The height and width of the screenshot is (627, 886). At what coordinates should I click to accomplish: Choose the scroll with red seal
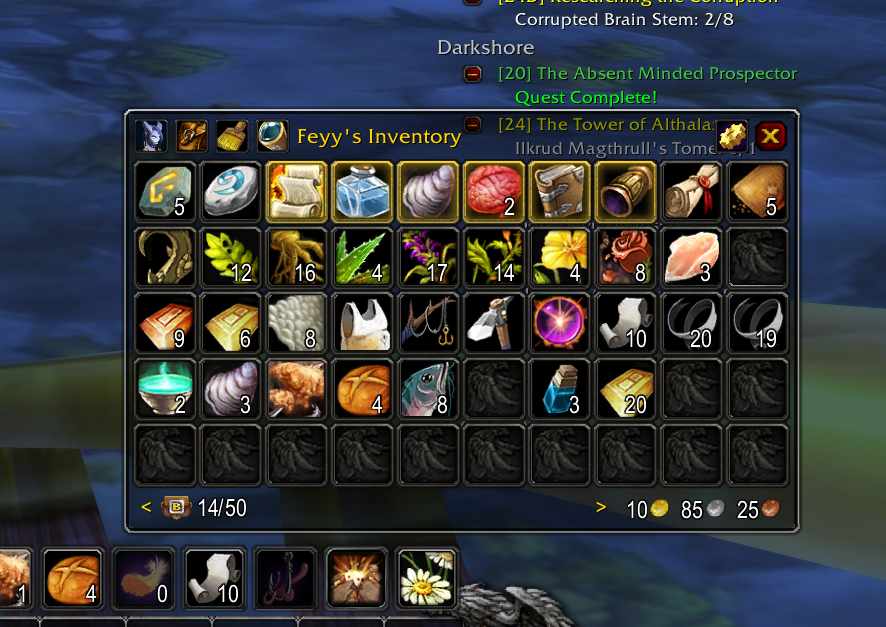tap(690, 191)
